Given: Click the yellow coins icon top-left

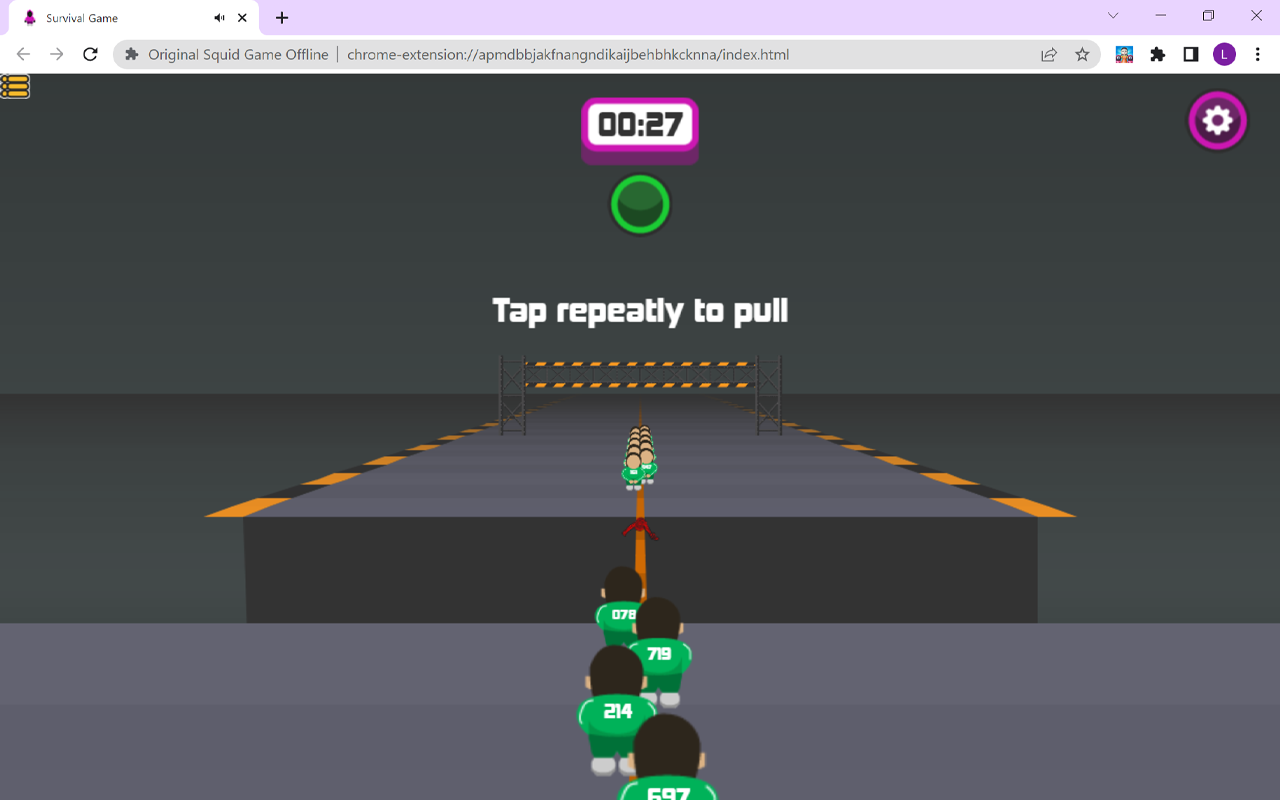Looking at the screenshot, I should point(15,86).
